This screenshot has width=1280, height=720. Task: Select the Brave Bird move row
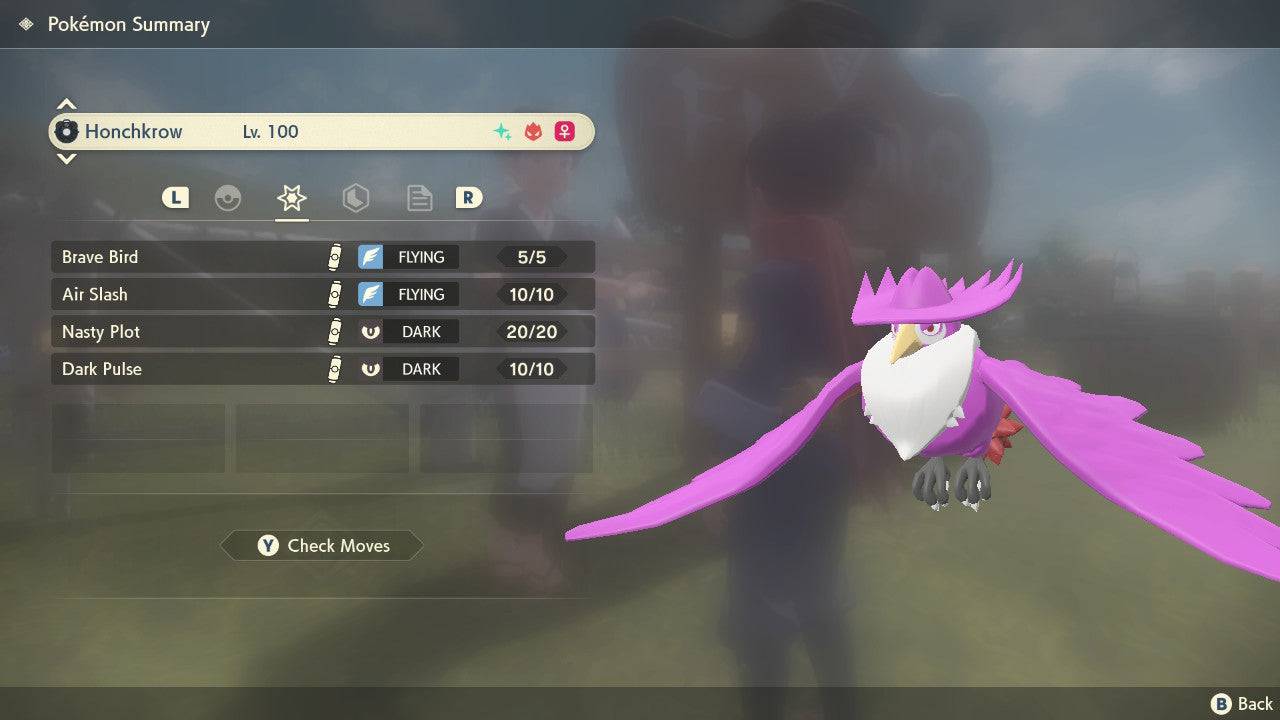coord(322,257)
